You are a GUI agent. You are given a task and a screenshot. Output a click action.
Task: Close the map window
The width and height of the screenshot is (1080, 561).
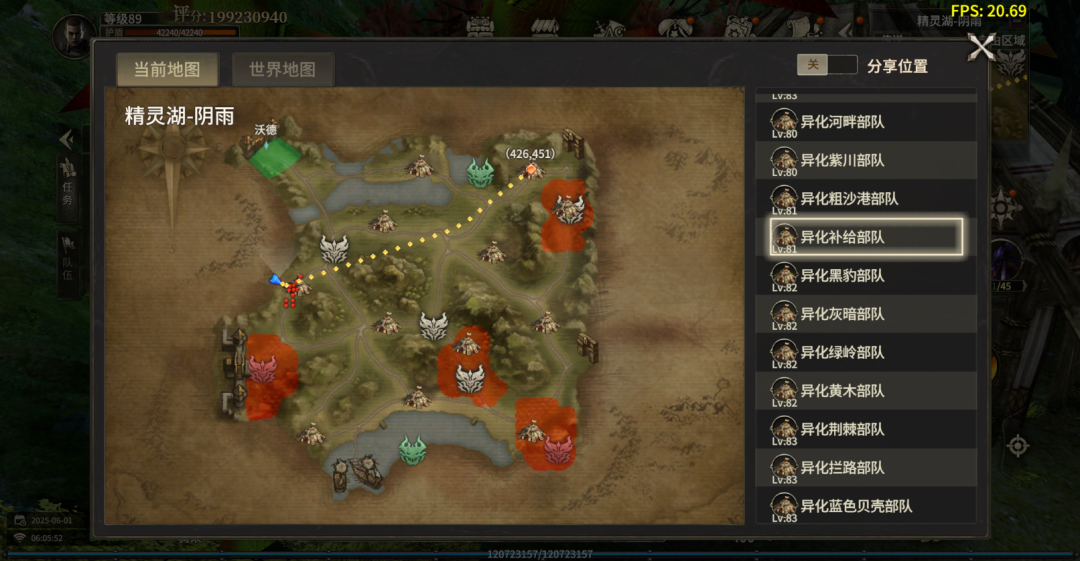(x=981, y=47)
